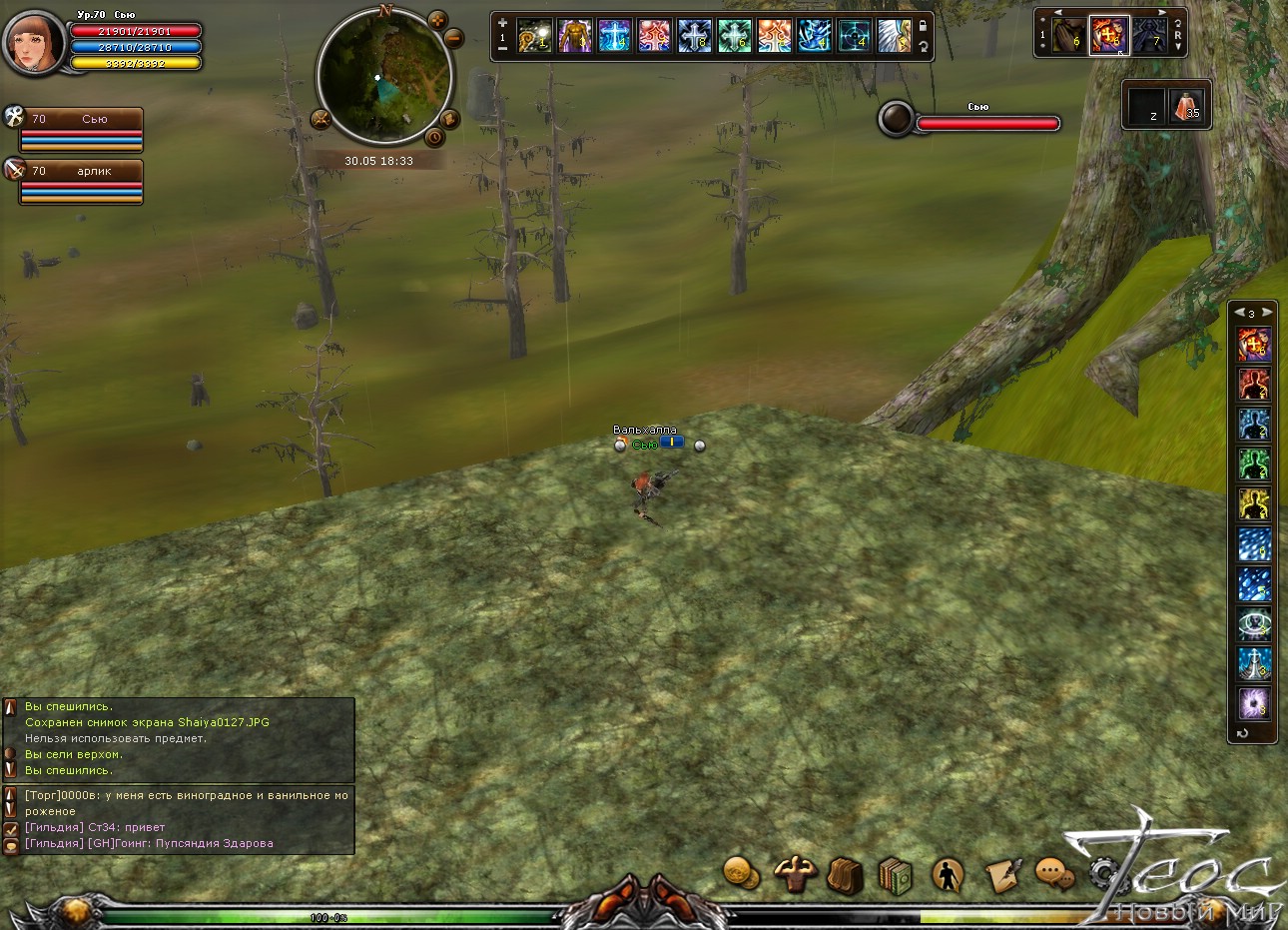This screenshot has width=1288, height=930.
Task: Activate the praying hands skill
Action: (1068, 37)
